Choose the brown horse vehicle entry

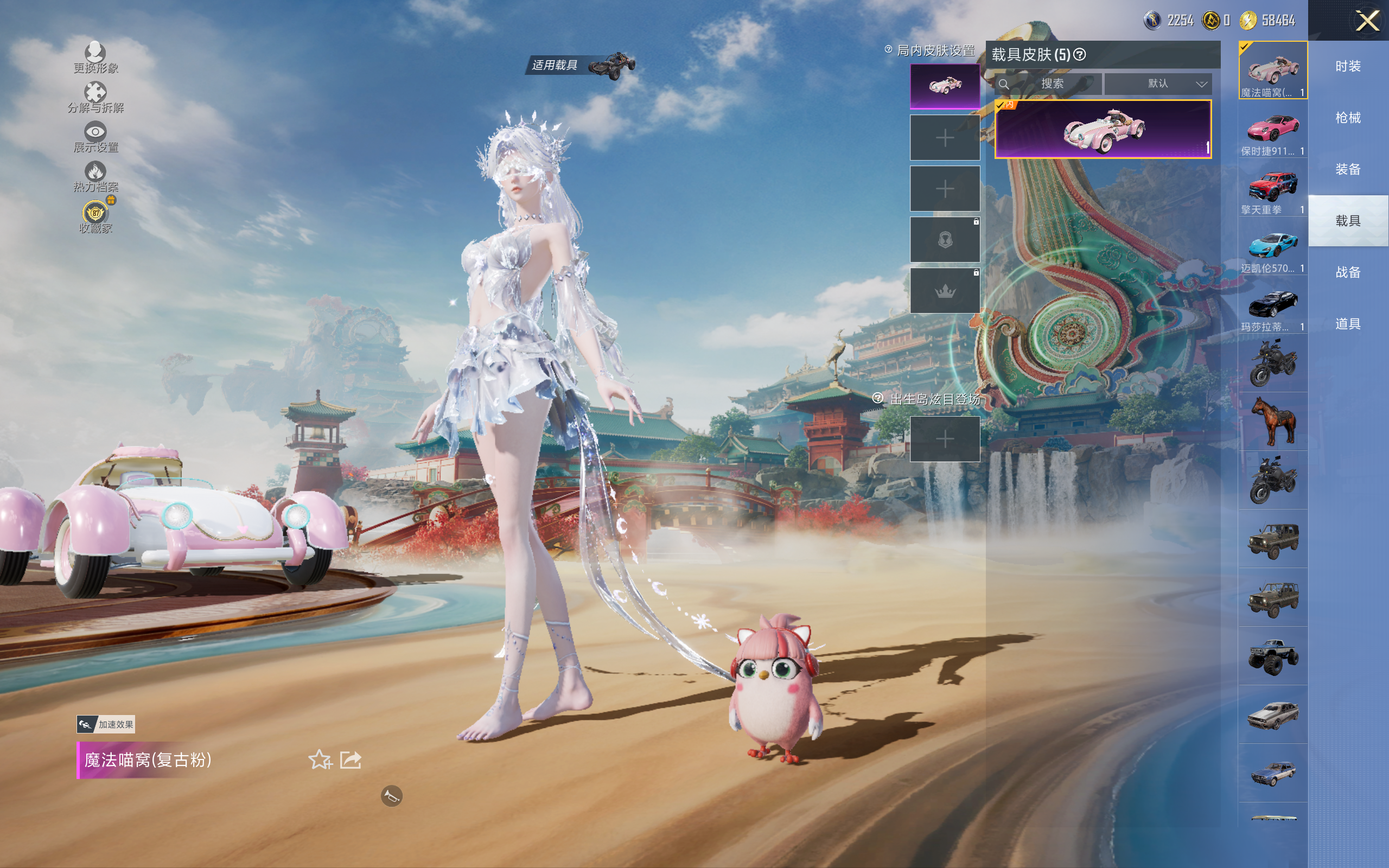1272,422
